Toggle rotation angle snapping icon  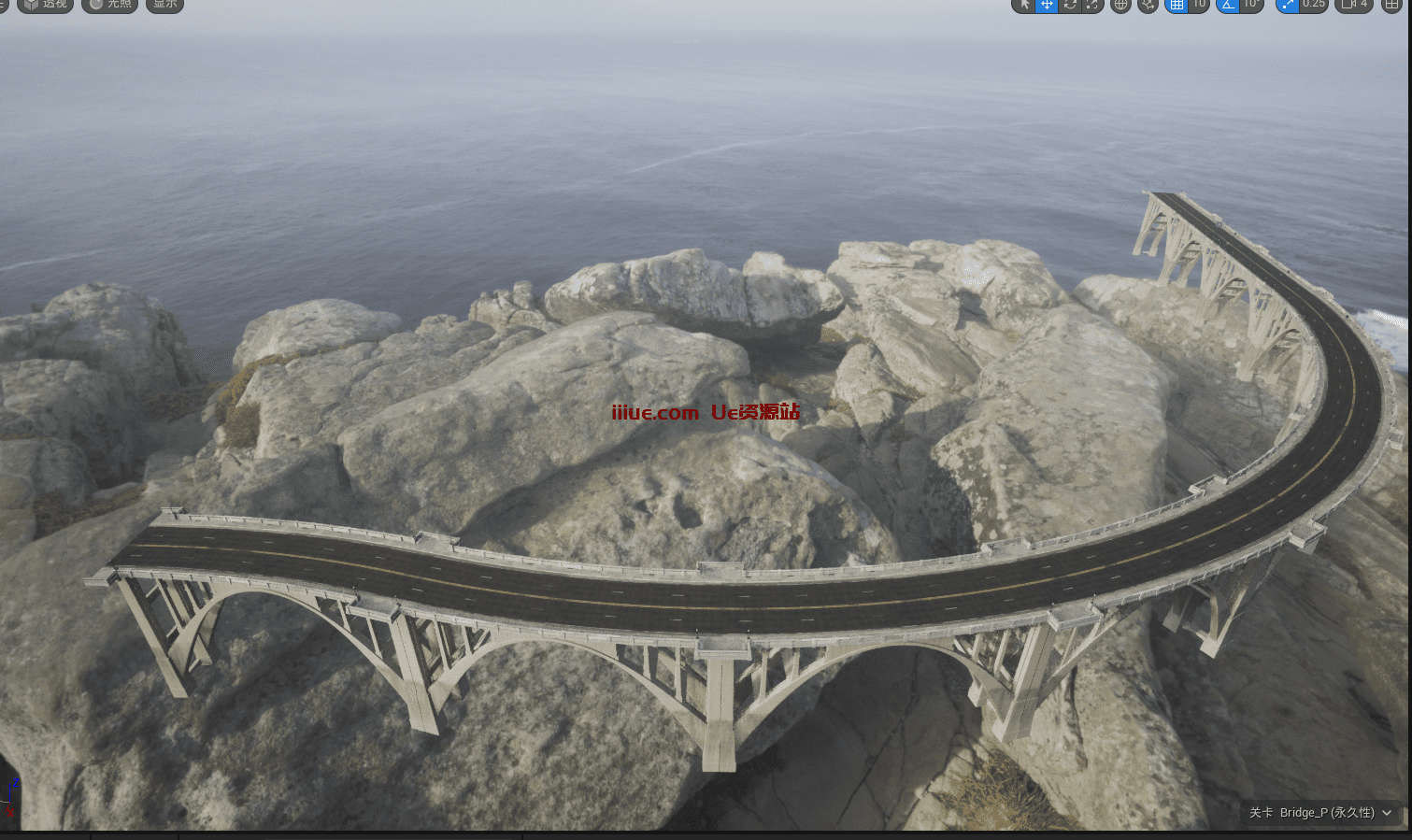click(x=1228, y=5)
